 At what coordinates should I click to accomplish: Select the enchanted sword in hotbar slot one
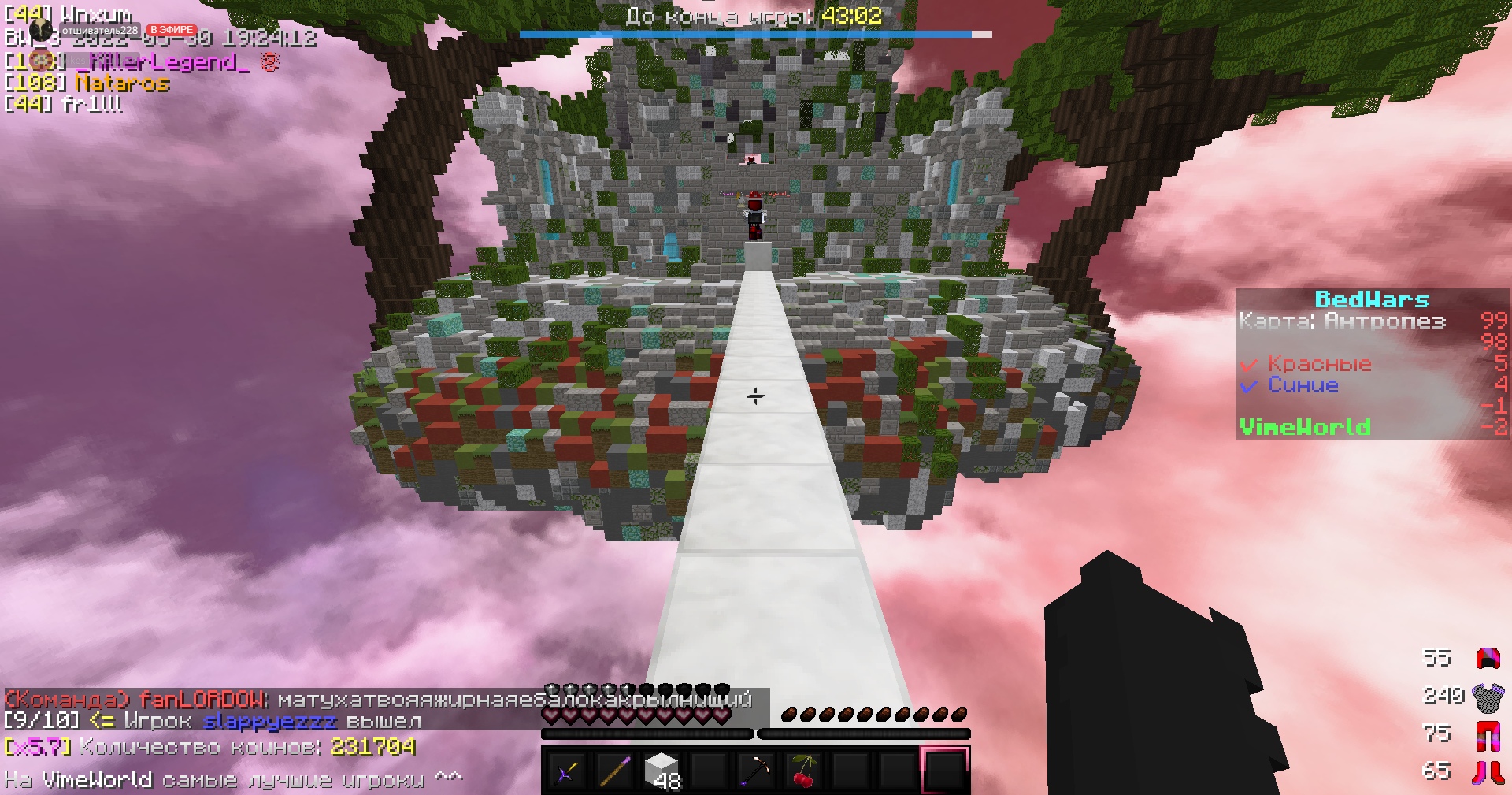click(x=566, y=770)
